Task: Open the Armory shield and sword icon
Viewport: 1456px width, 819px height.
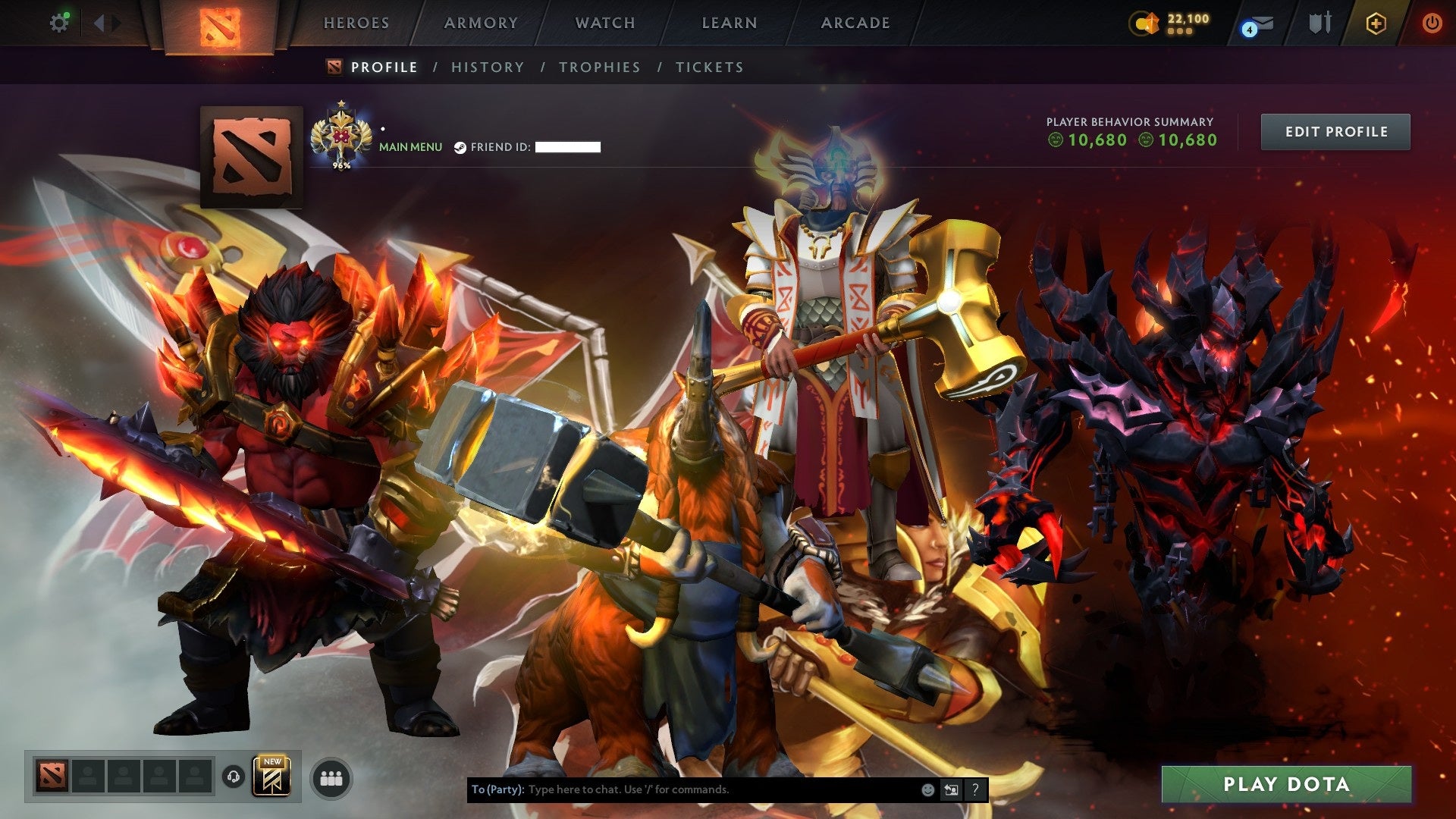Action: tap(1319, 23)
